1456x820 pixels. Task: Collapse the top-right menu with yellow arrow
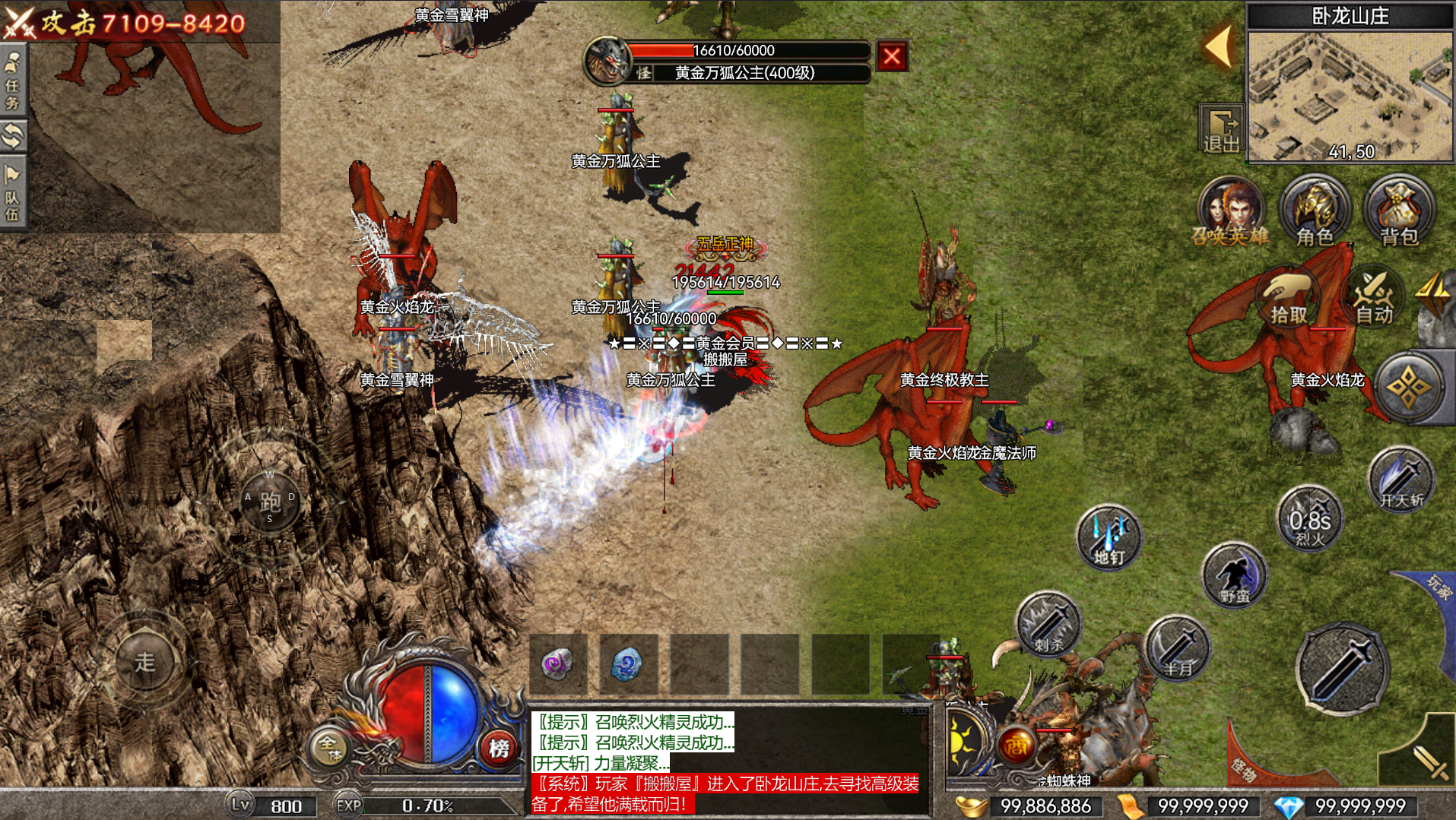(x=1219, y=46)
